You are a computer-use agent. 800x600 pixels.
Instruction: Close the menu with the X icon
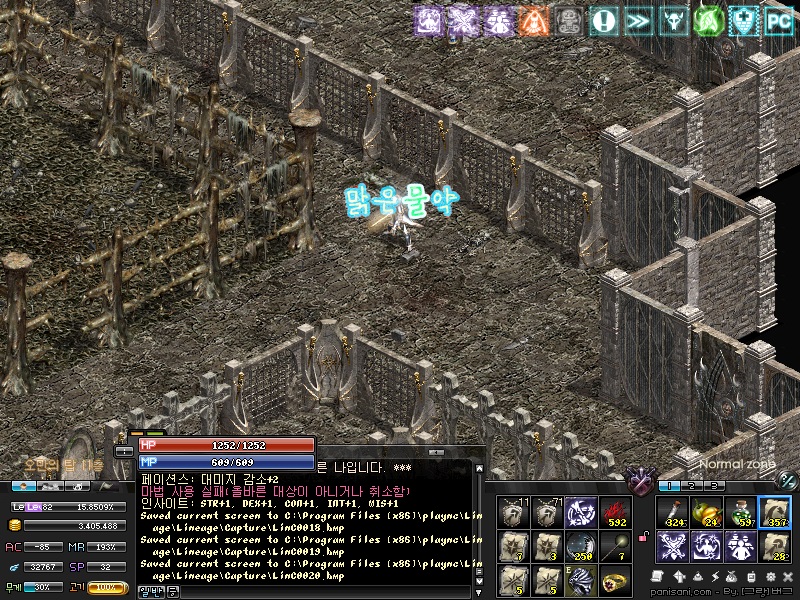(787, 577)
